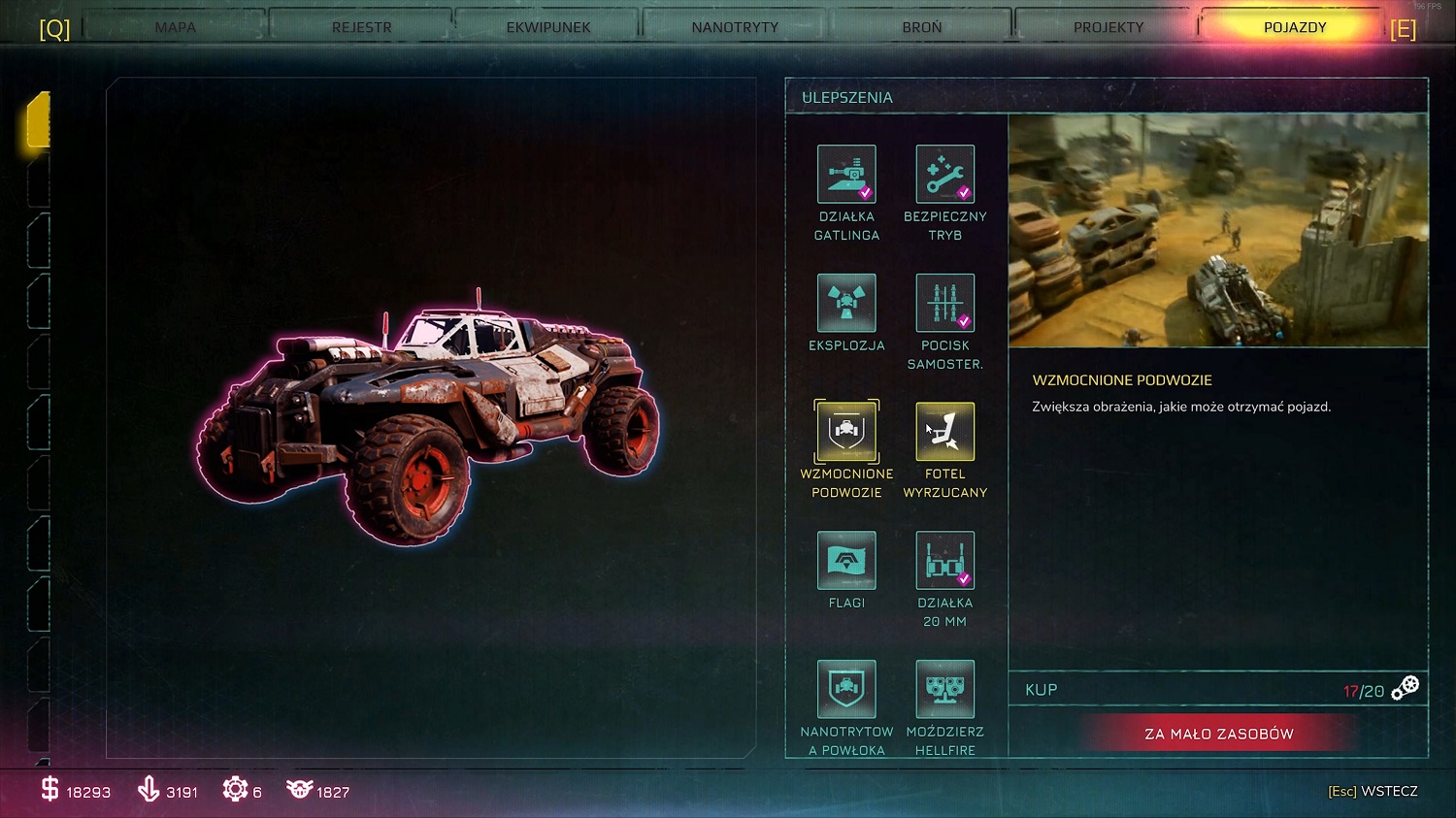
Task: Choose the Bezpieczny Tryb upgrade
Action: [944, 175]
